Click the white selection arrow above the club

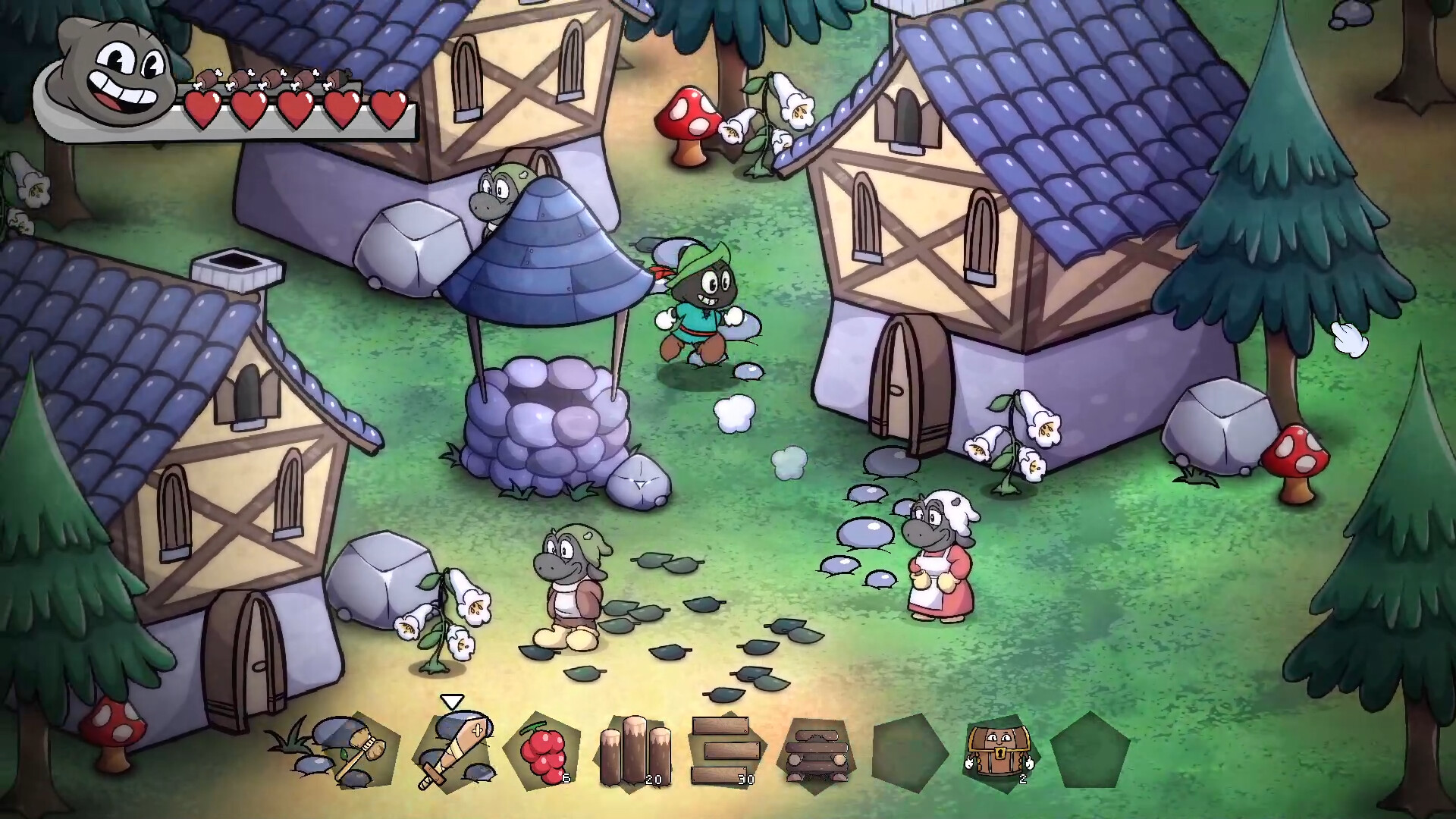pyautogui.click(x=450, y=701)
